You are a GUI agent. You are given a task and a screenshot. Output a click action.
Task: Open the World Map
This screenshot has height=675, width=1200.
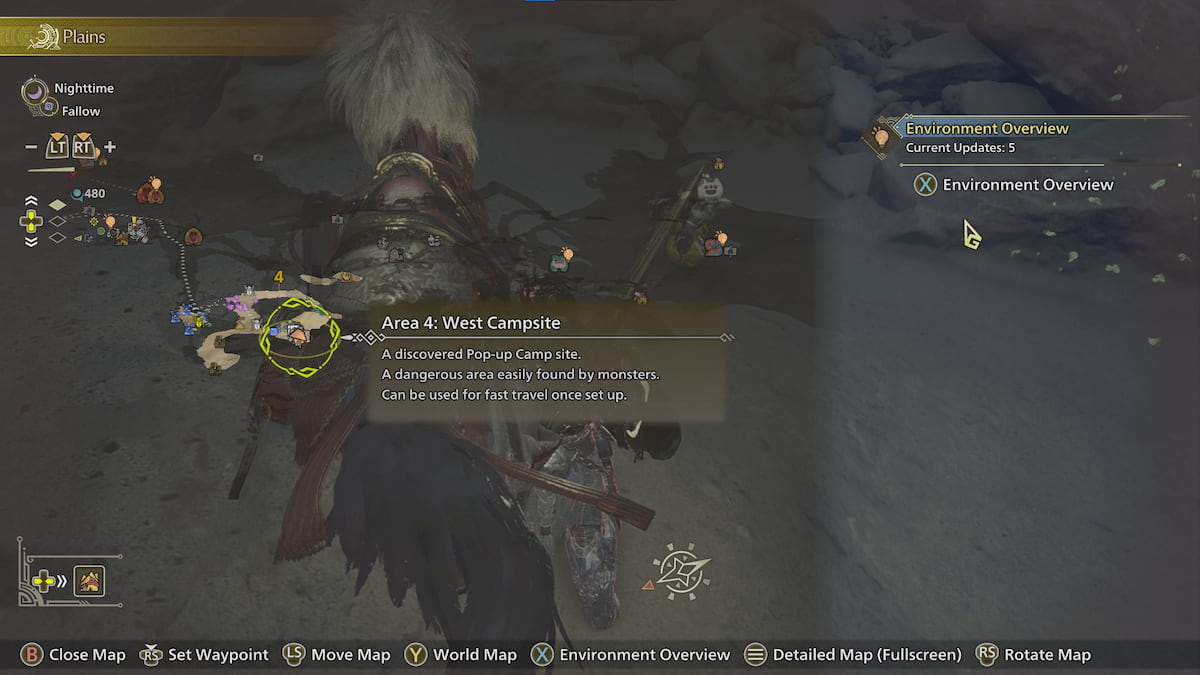(x=461, y=655)
